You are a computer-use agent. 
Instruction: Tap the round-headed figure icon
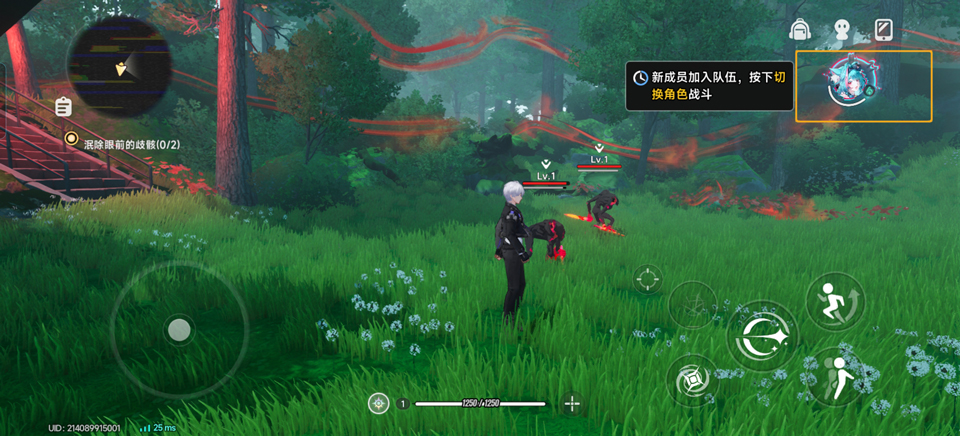point(841,30)
